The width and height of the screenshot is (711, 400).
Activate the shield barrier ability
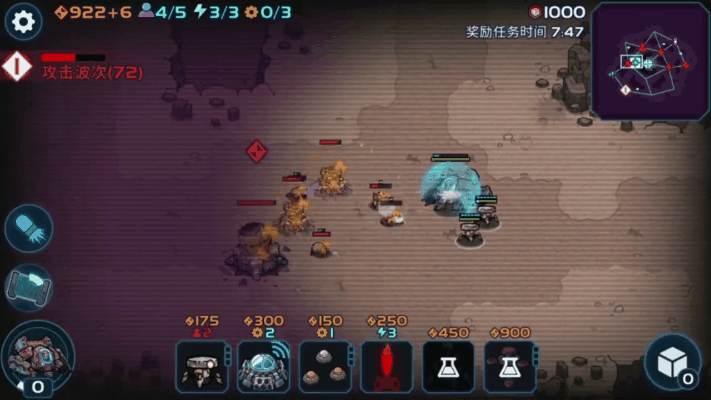pos(28,287)
